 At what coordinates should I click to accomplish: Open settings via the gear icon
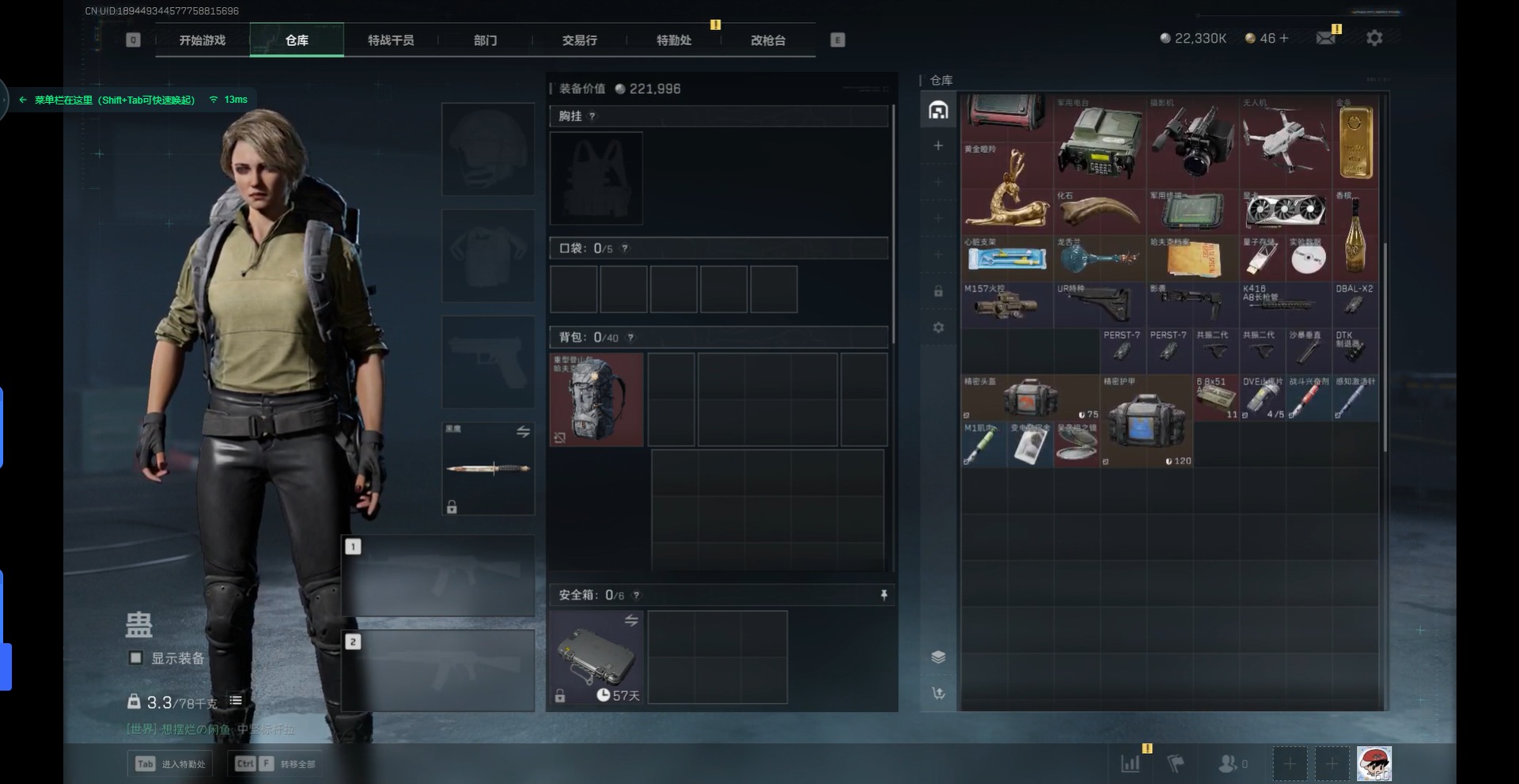tap(1374, 38)
